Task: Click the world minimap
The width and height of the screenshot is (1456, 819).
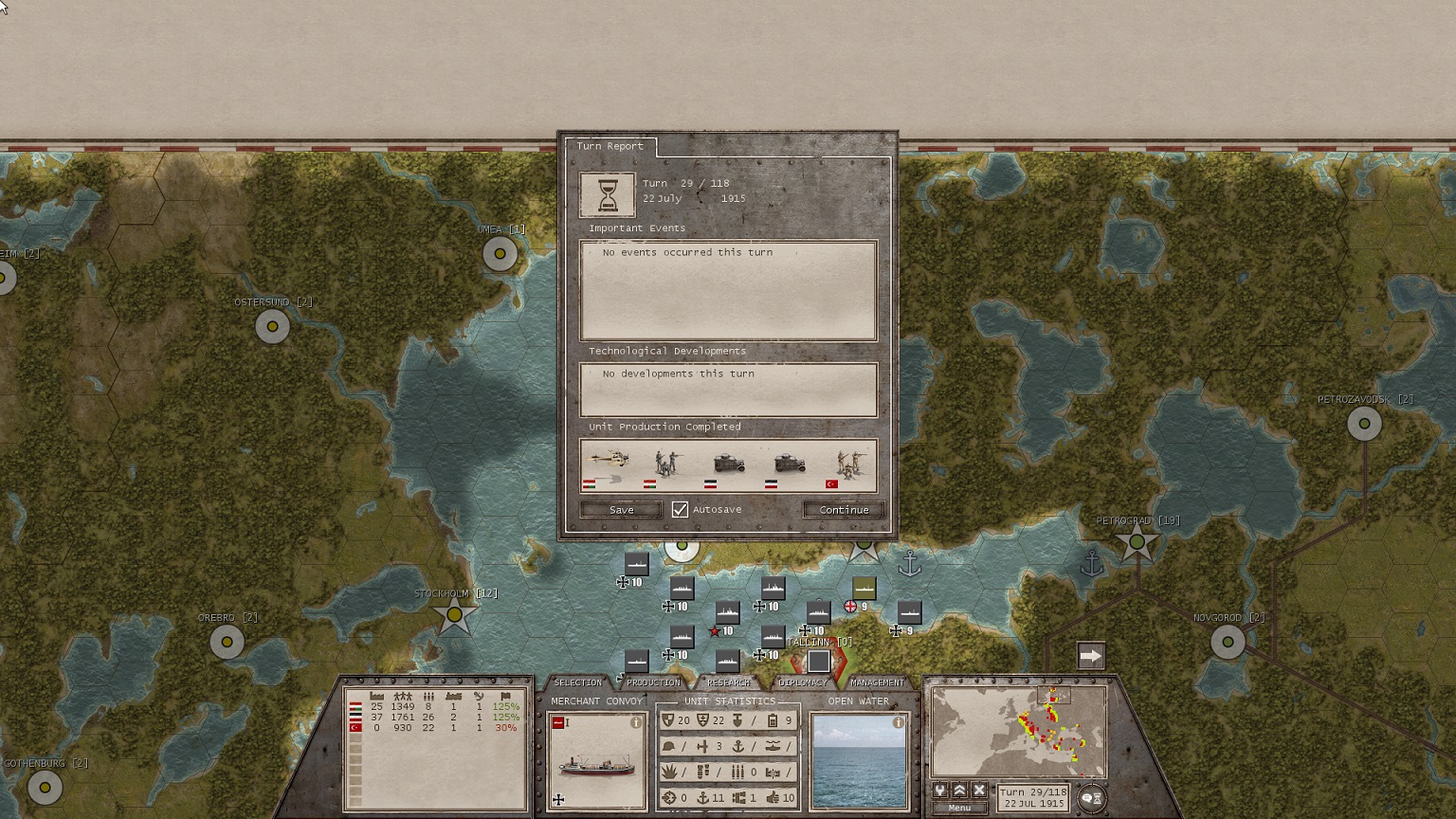Action: 1019,732
